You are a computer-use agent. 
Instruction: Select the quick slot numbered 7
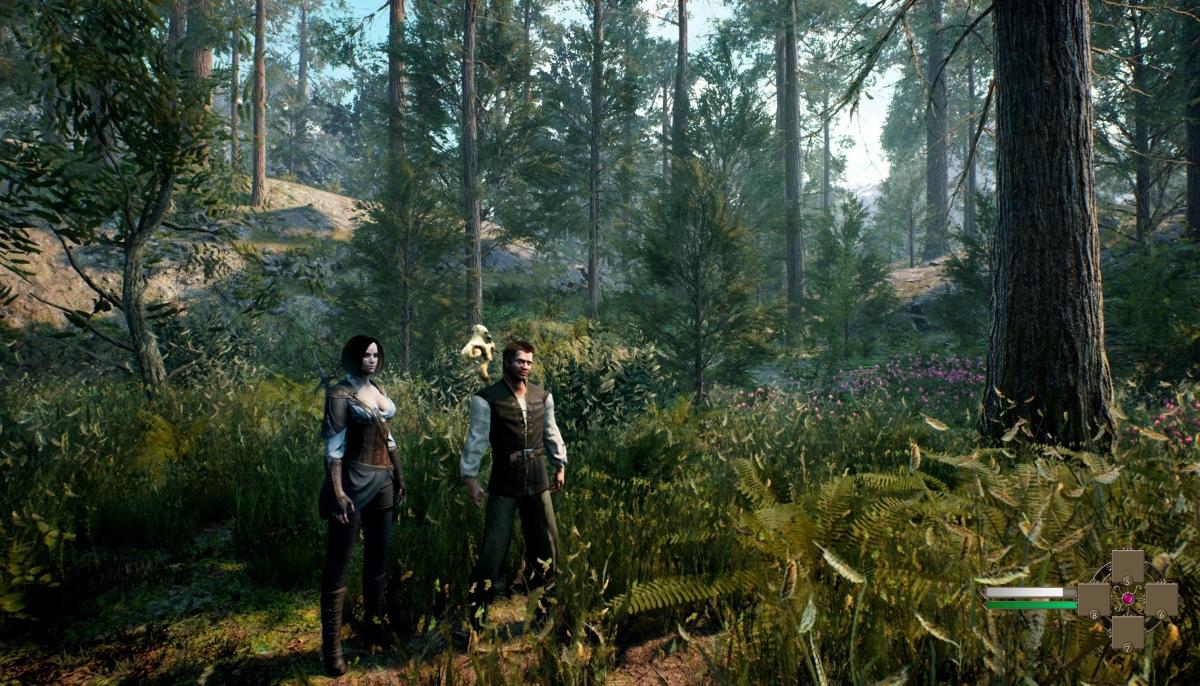1127,632
